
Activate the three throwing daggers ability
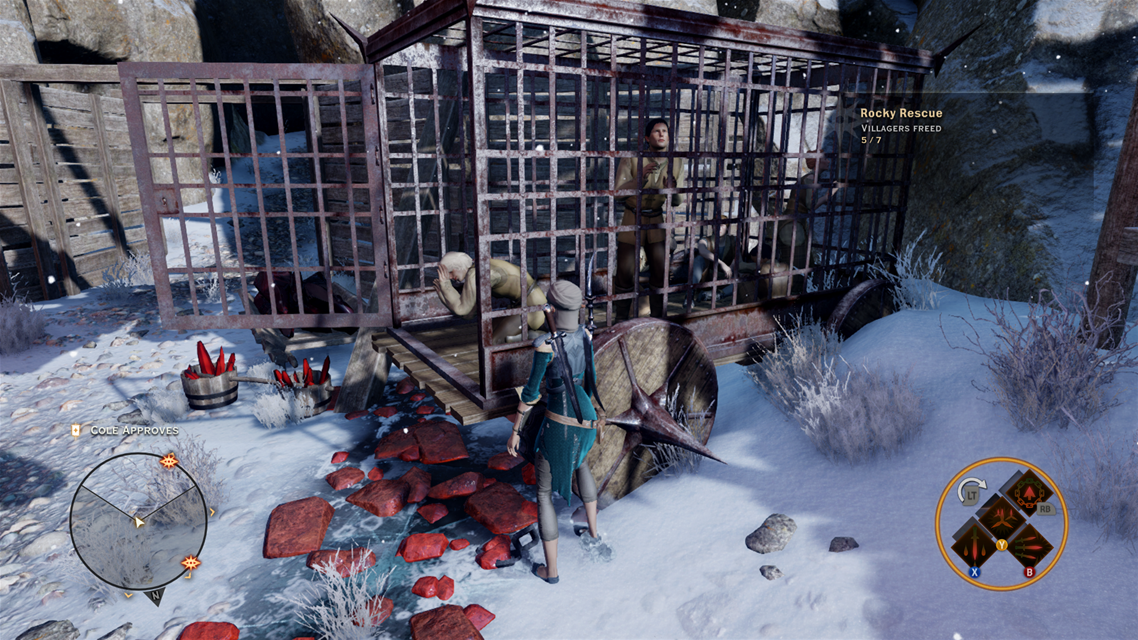coord(1029,545)
